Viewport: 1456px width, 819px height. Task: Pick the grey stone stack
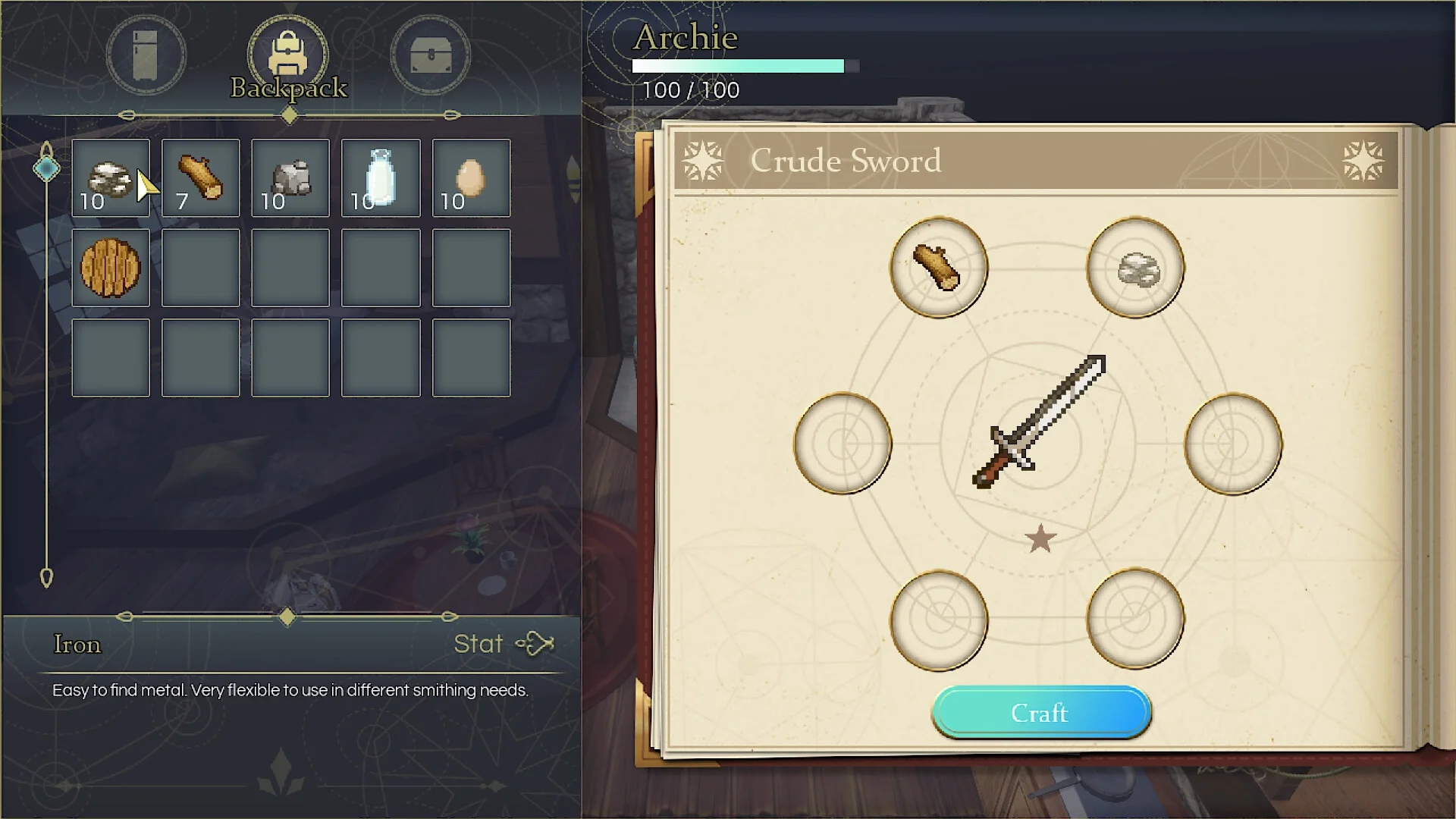pos(290,178)
